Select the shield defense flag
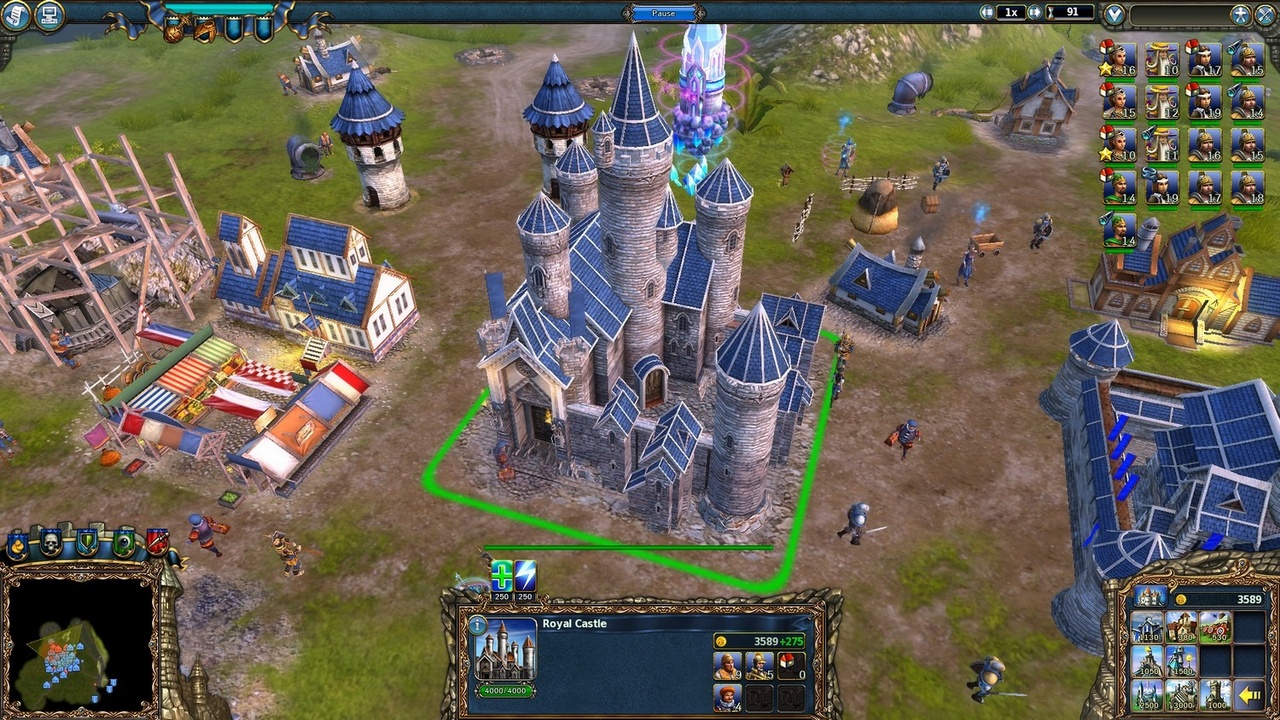 point(87,542)
